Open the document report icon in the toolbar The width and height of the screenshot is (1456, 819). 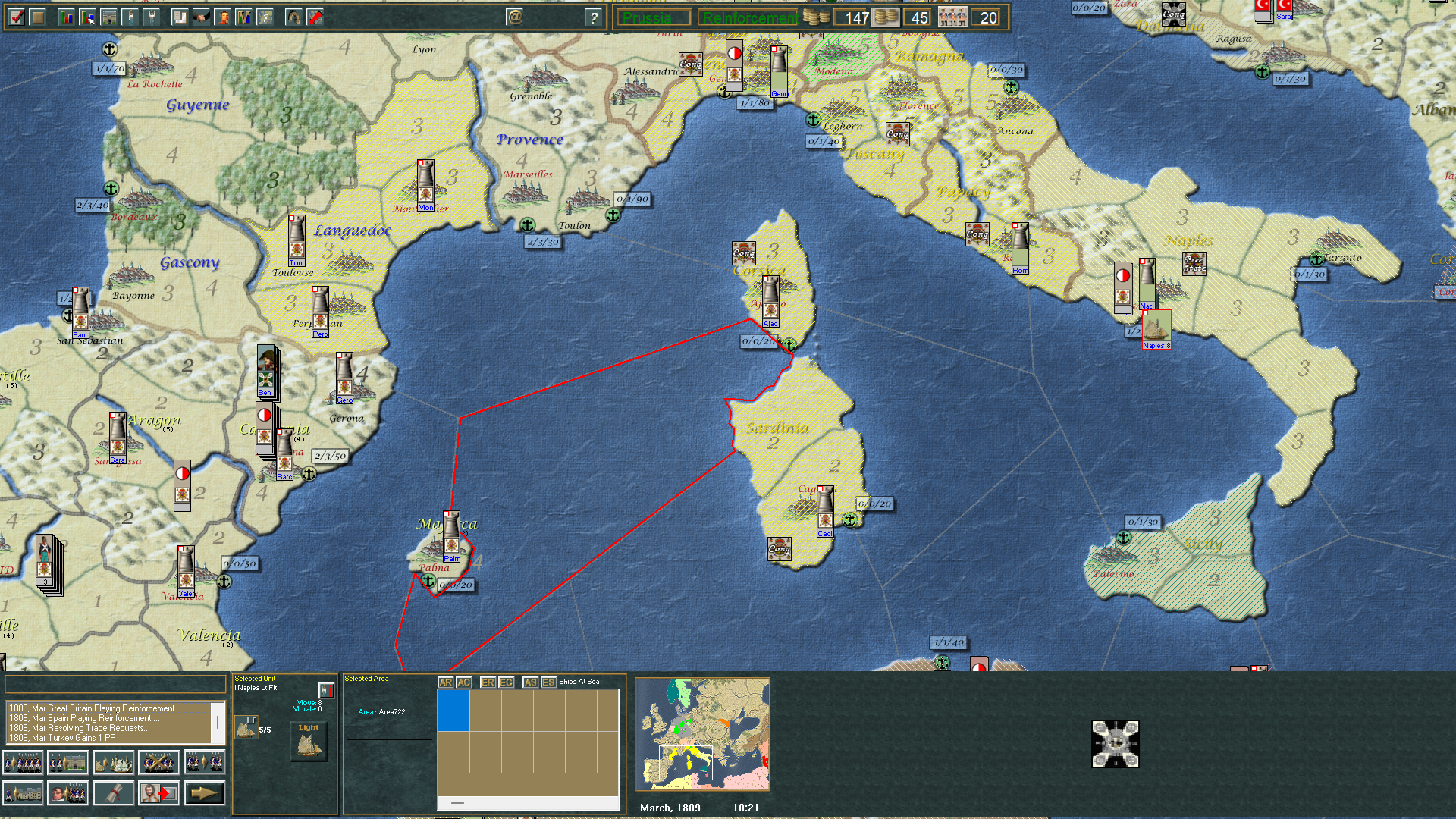179,17
